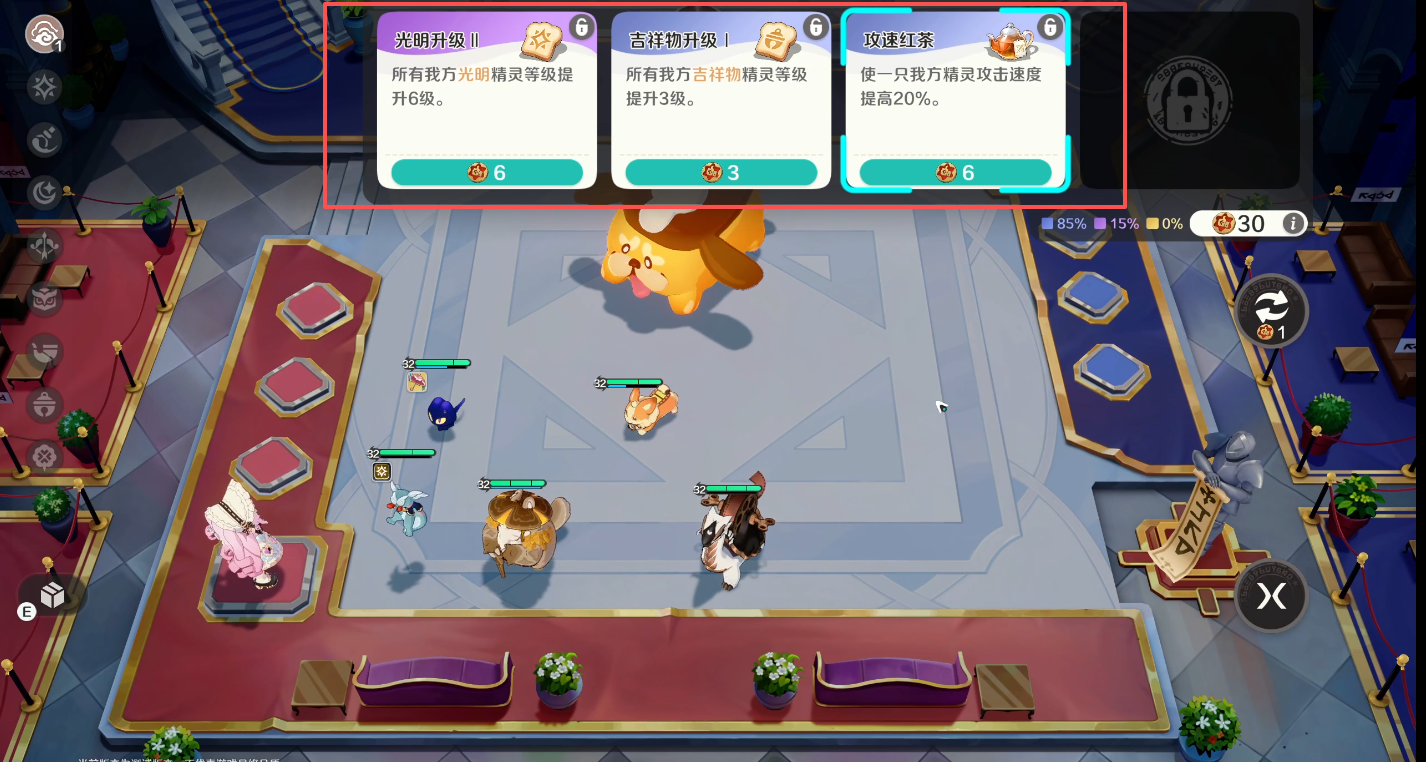Select the flower emblem trait icon
Viewport: 1426px width, 762px height.
45,457
